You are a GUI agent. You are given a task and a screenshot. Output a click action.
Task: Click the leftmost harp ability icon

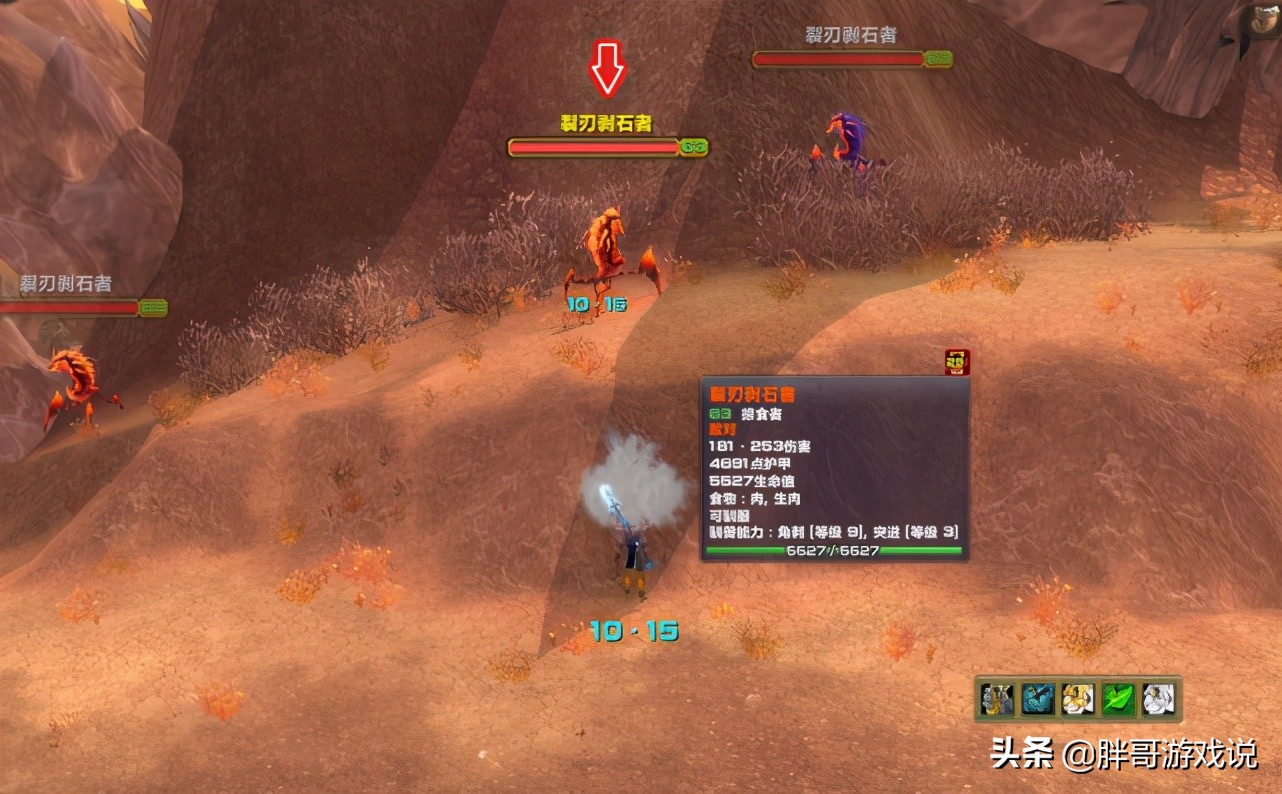(x=995, y=700)
